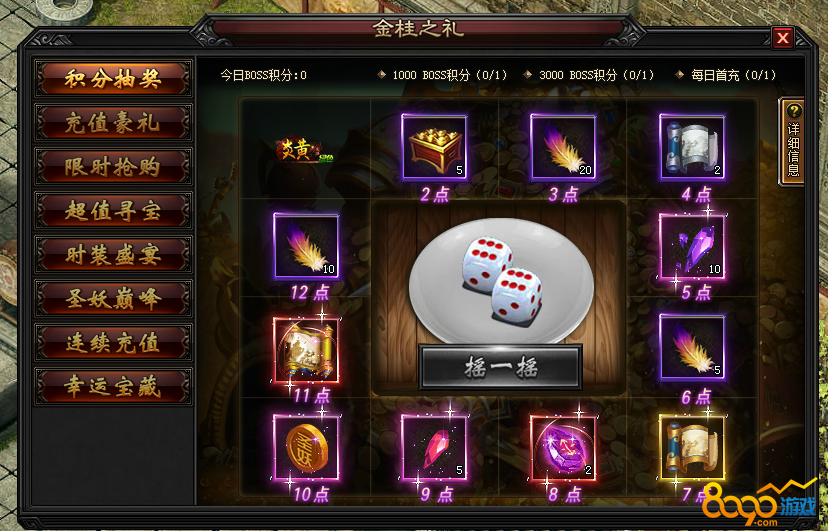Select the gold treasure chest 2点 reward

point(434,147)
